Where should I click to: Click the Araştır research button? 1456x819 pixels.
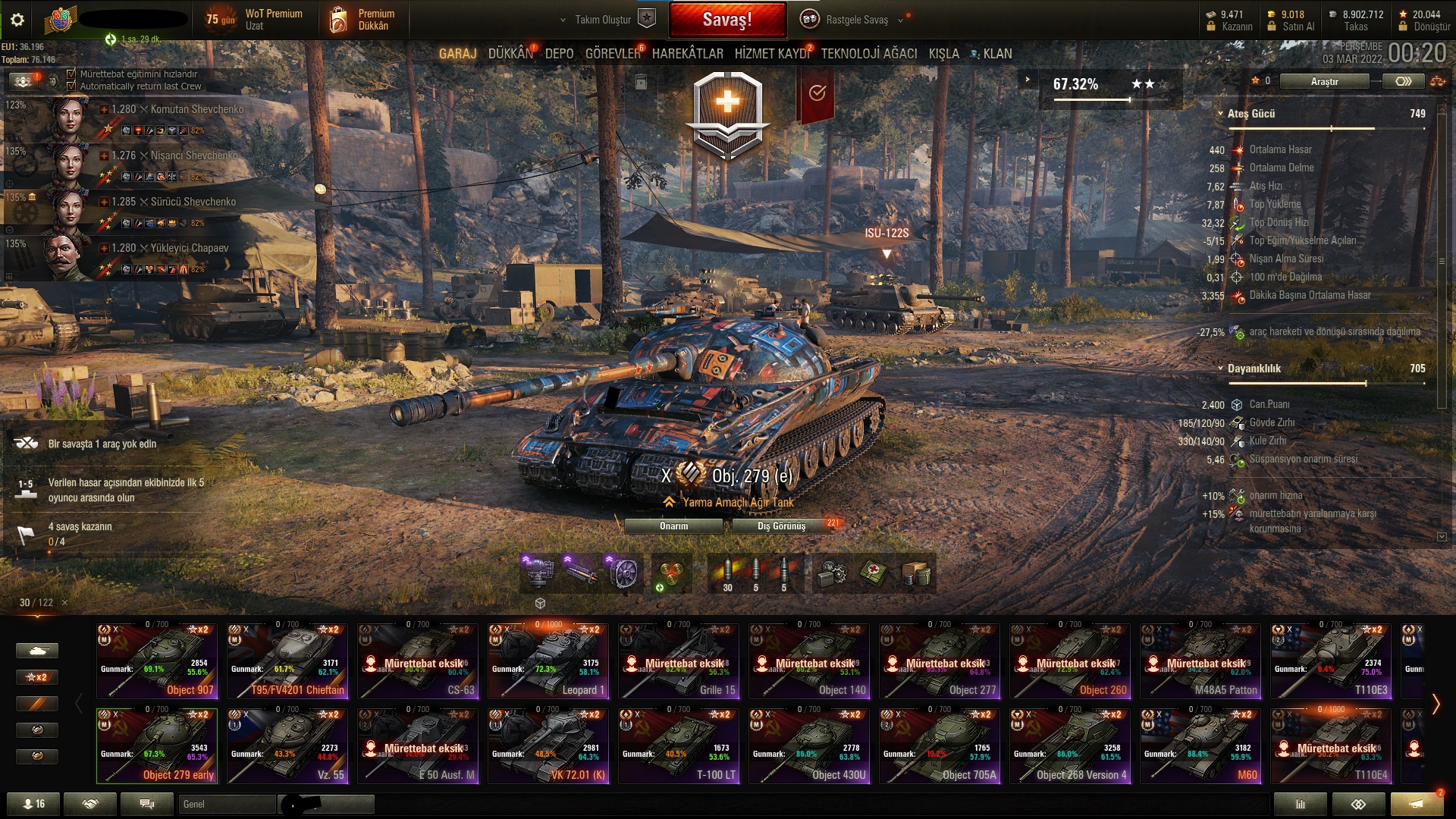pyautogui.click(x=1324, y=81)
